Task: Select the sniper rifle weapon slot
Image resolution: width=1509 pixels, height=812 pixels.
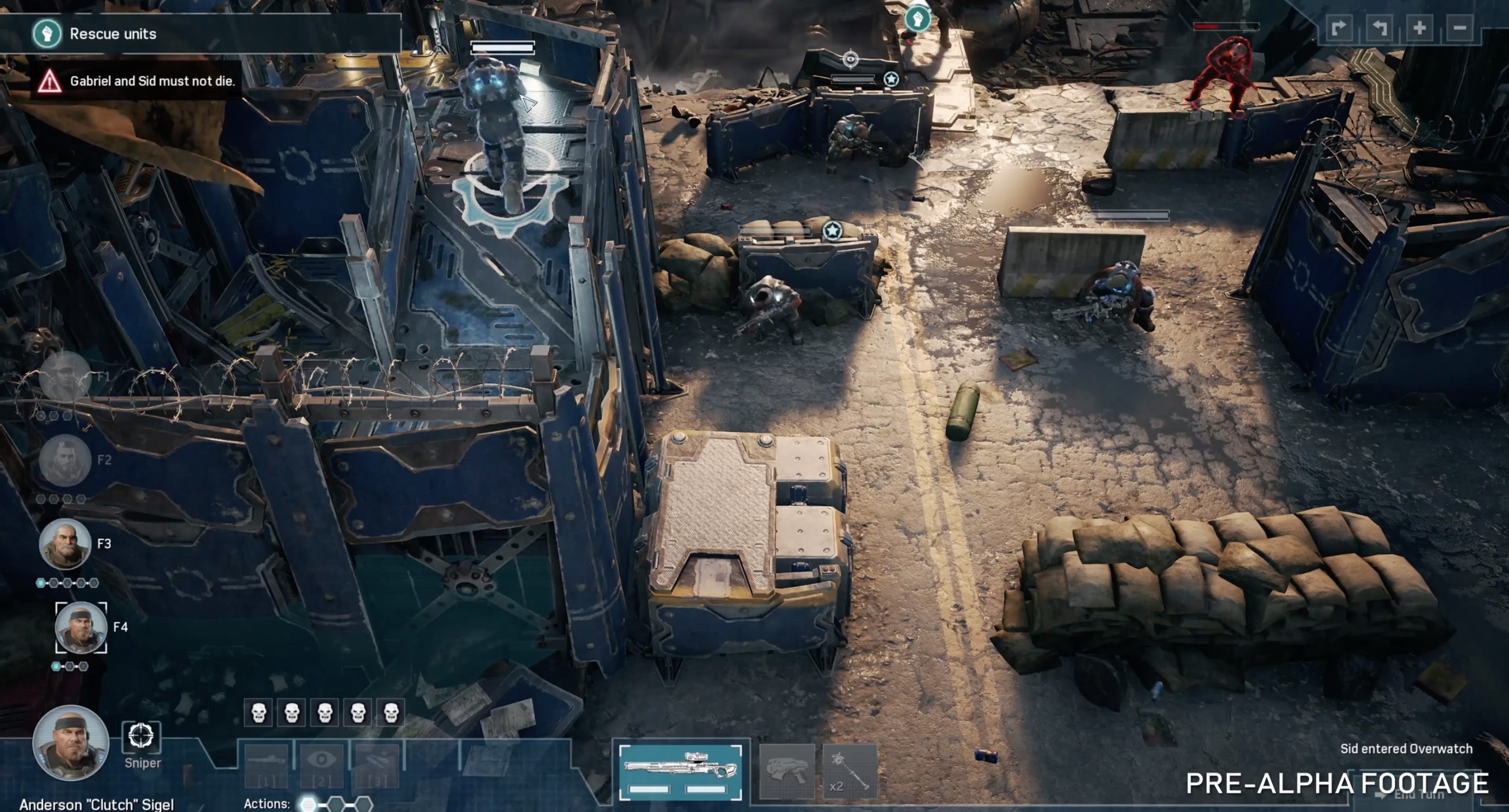Action: pos(680,771)
